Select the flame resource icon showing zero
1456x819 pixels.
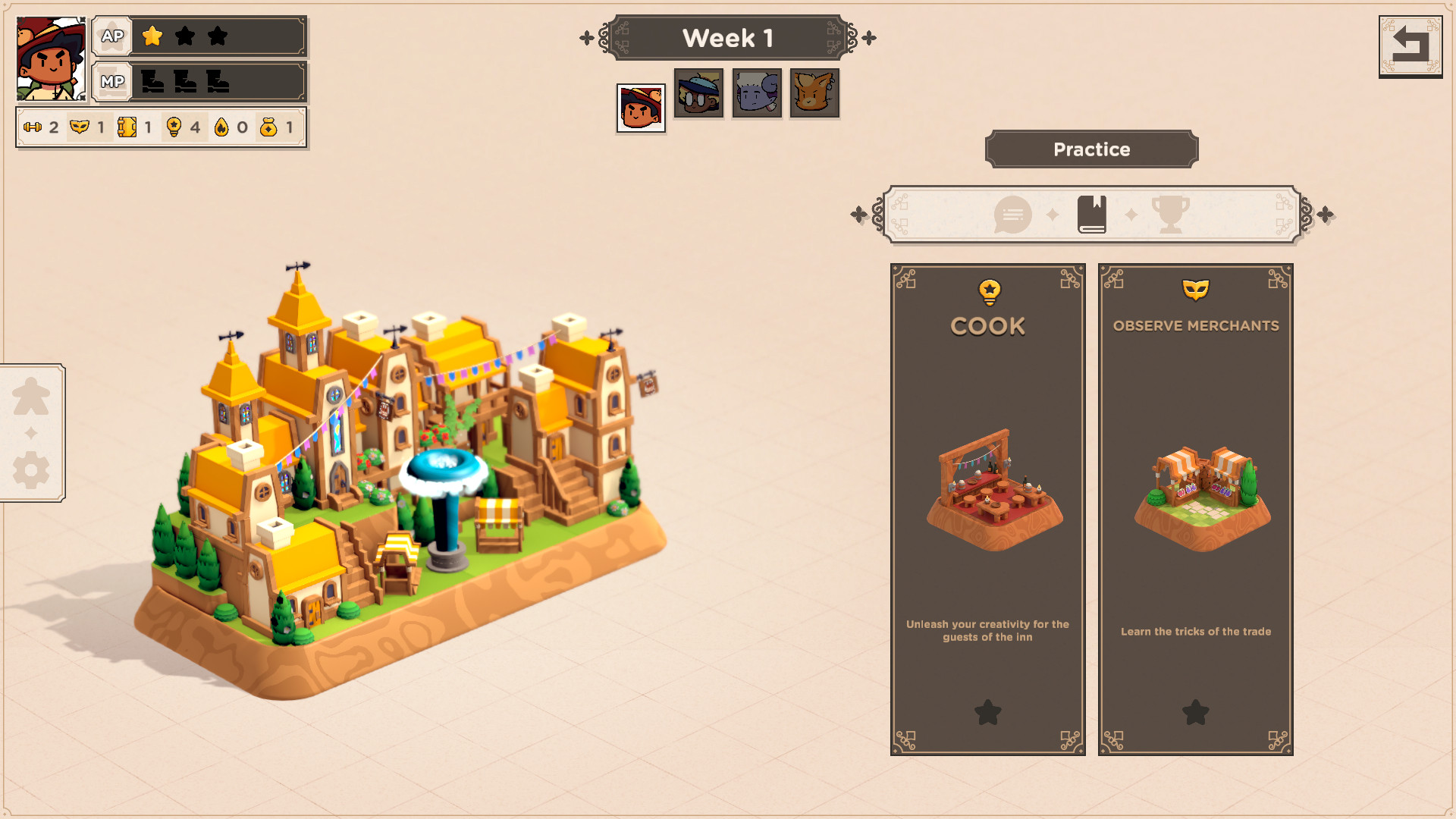tap(221, 127)
